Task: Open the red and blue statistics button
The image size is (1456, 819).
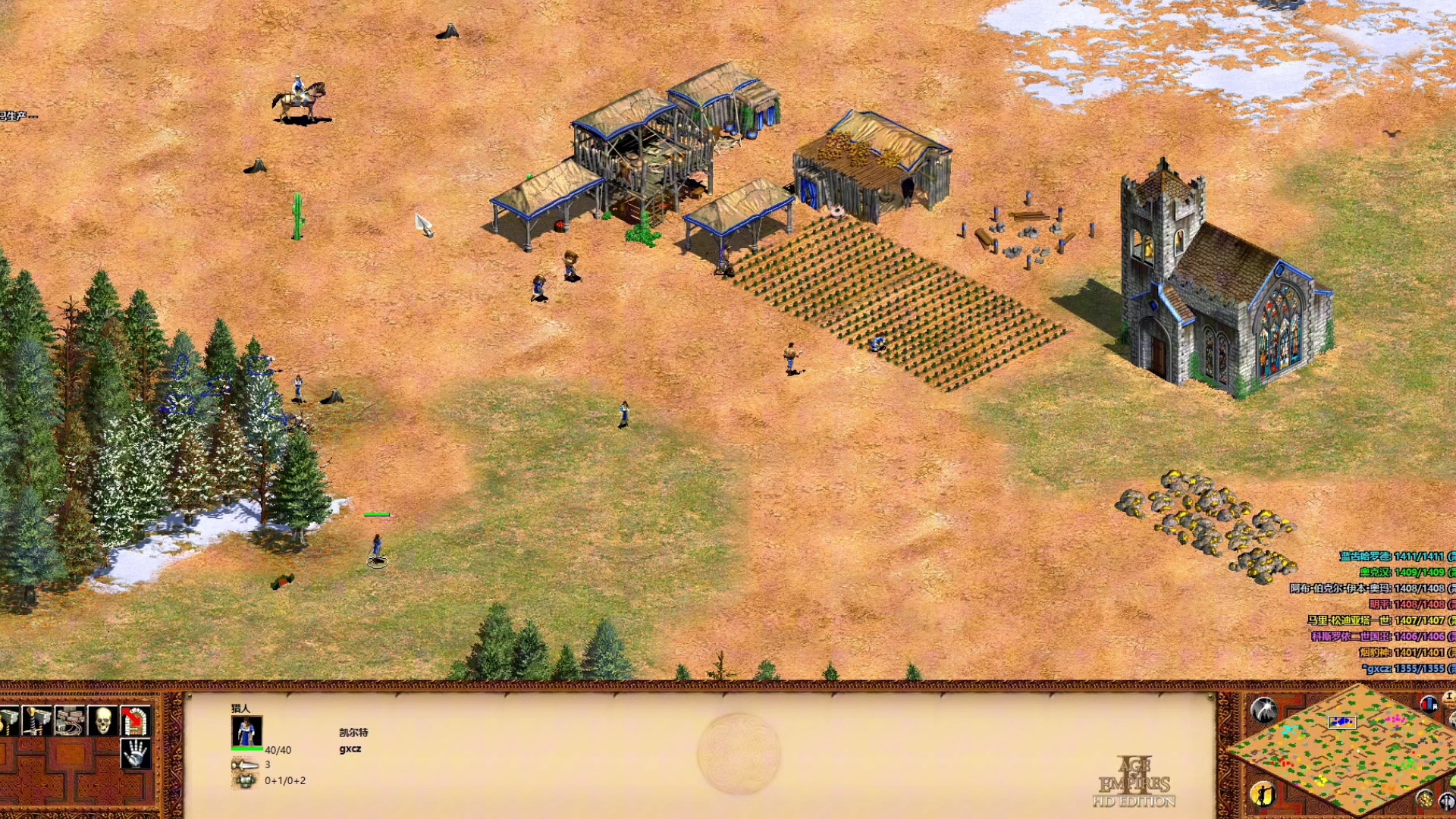Action: pyautogui.click(x=1429, y=704)
